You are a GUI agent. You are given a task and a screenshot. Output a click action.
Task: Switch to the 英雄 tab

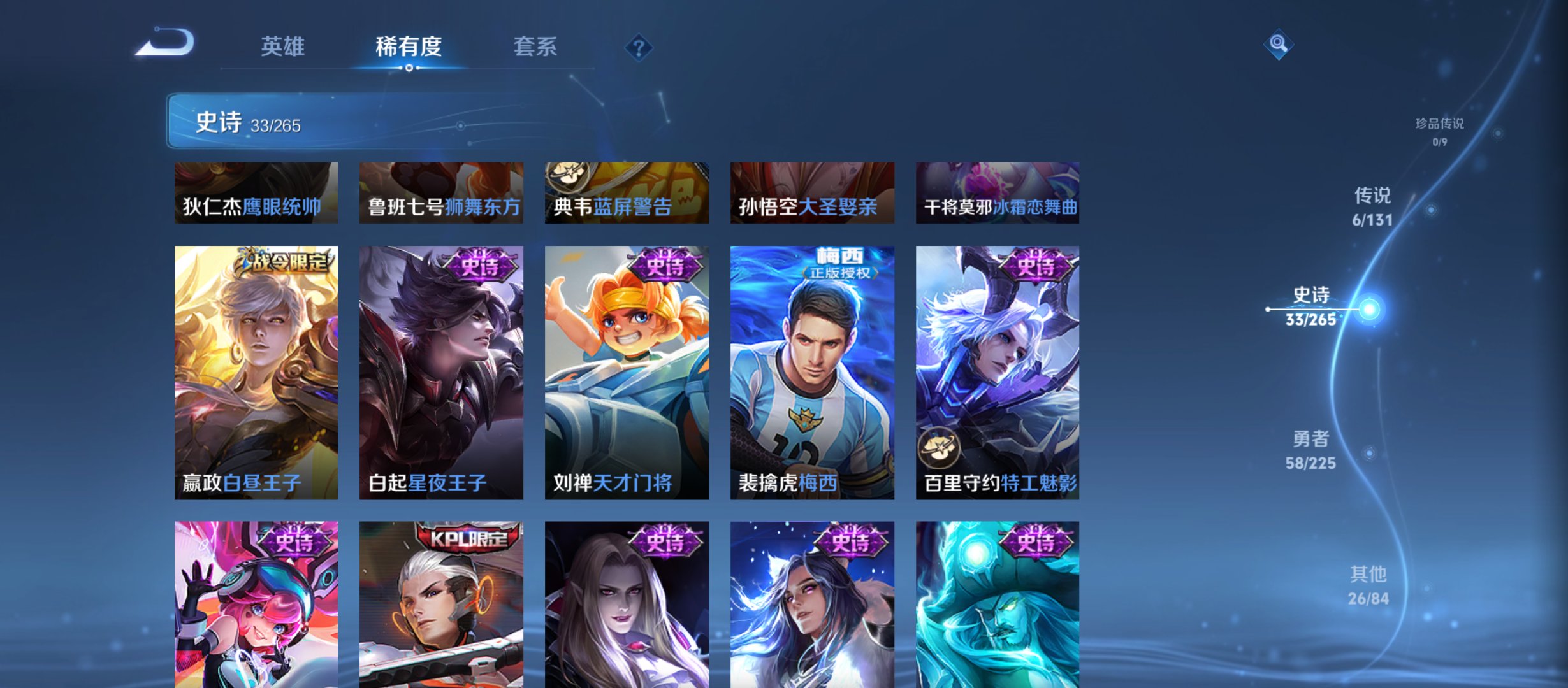[282, 47]
